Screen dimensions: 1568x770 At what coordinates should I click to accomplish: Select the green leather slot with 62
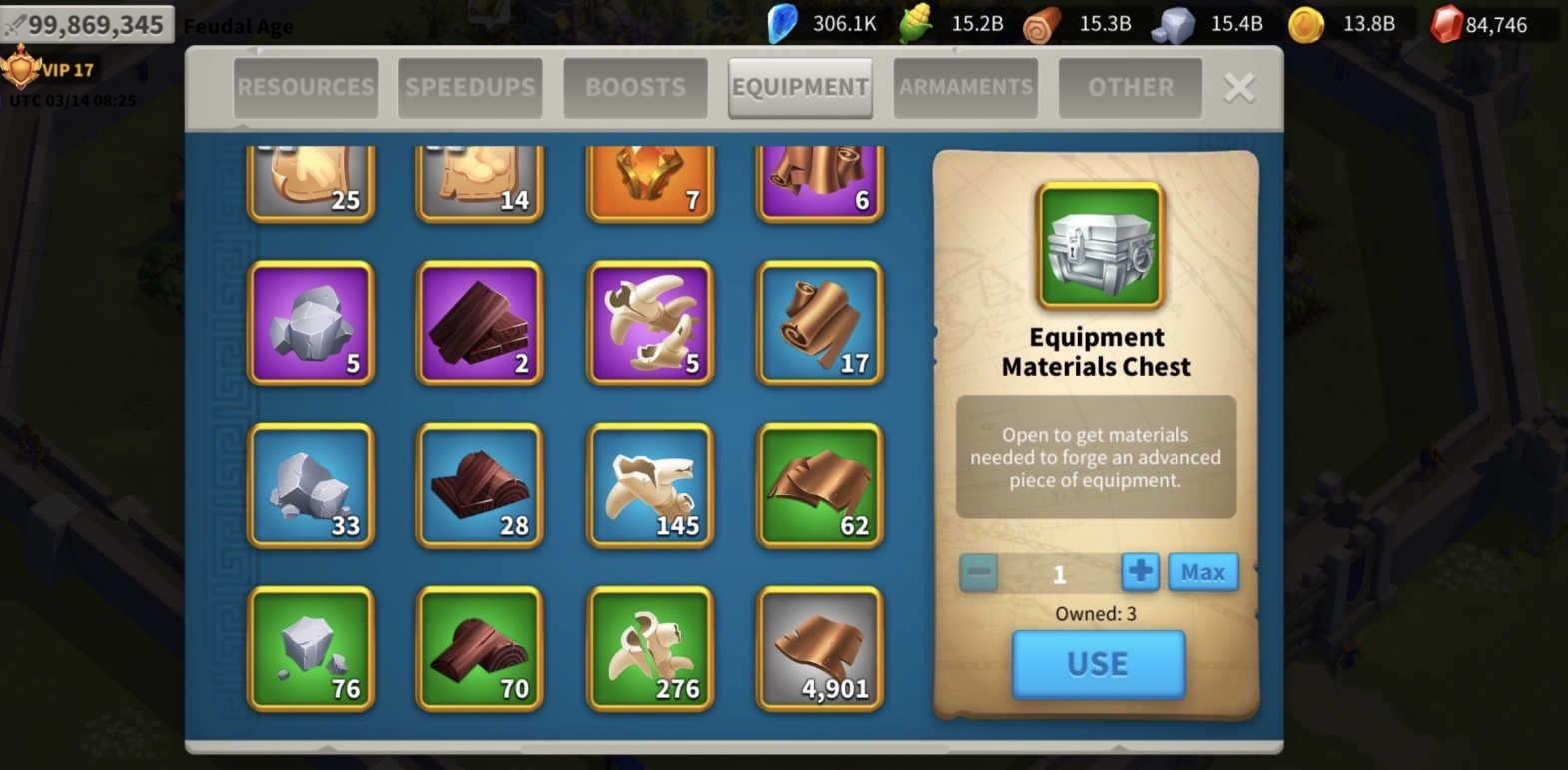click(820, 486)
